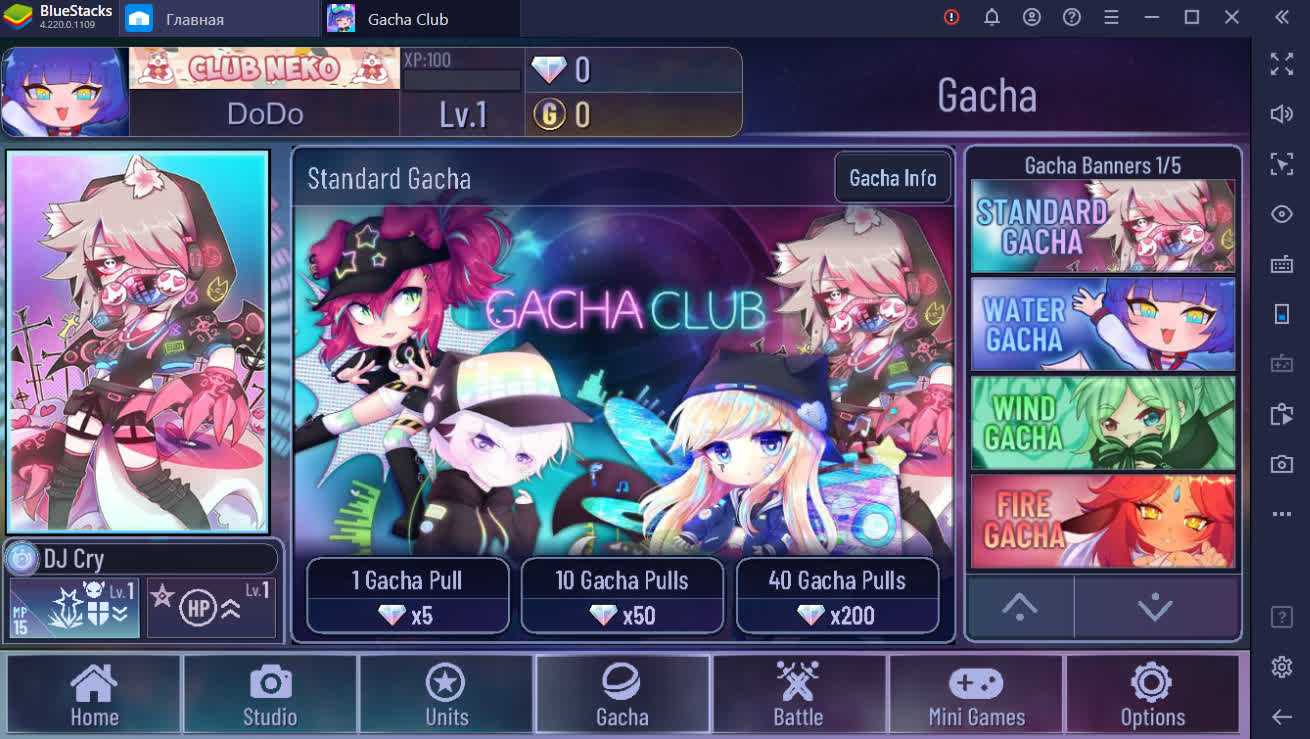Buy 40 Gacha Pulls for 200 gems
Viewport: 1310px width, 739px height.
pyautogui.click(x=837, y=596)
